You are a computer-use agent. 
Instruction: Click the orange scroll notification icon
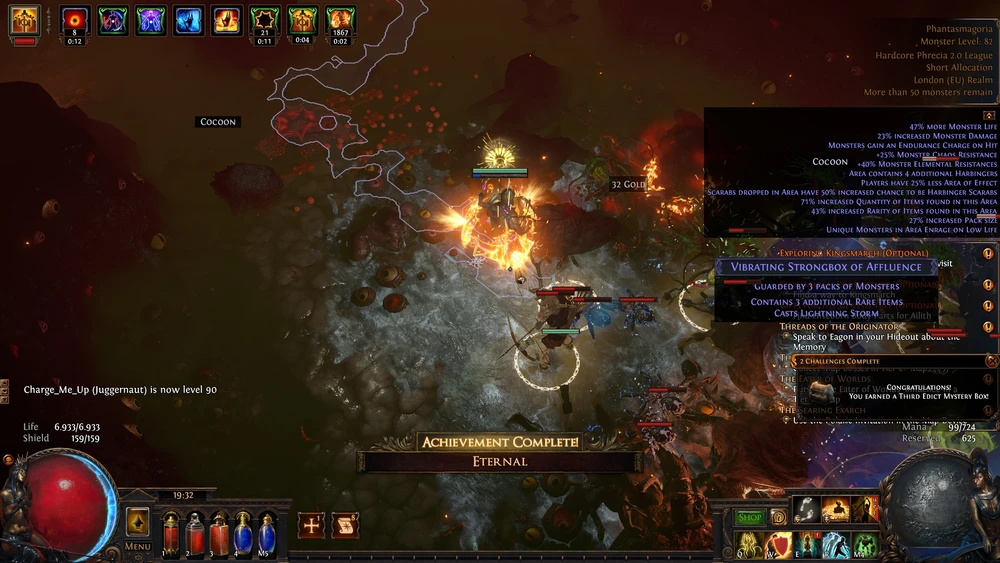point(345,525)
